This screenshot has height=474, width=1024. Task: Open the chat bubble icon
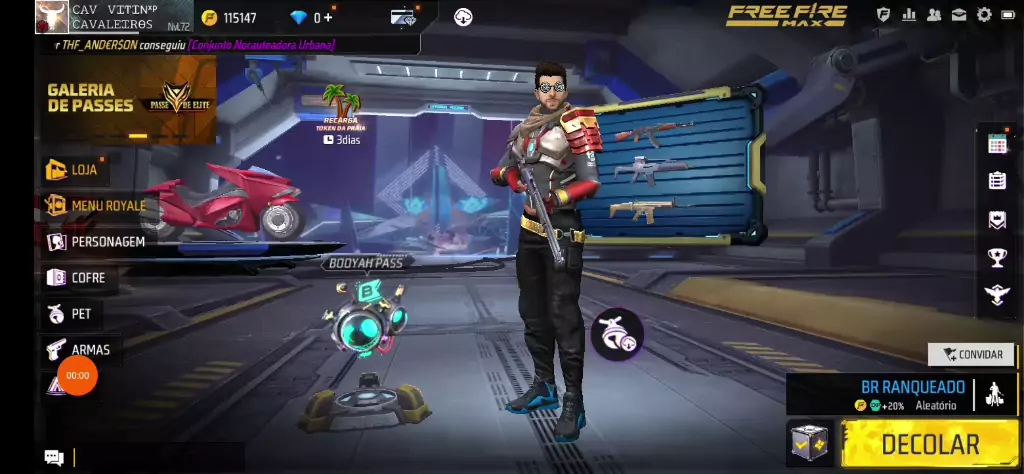54,458
